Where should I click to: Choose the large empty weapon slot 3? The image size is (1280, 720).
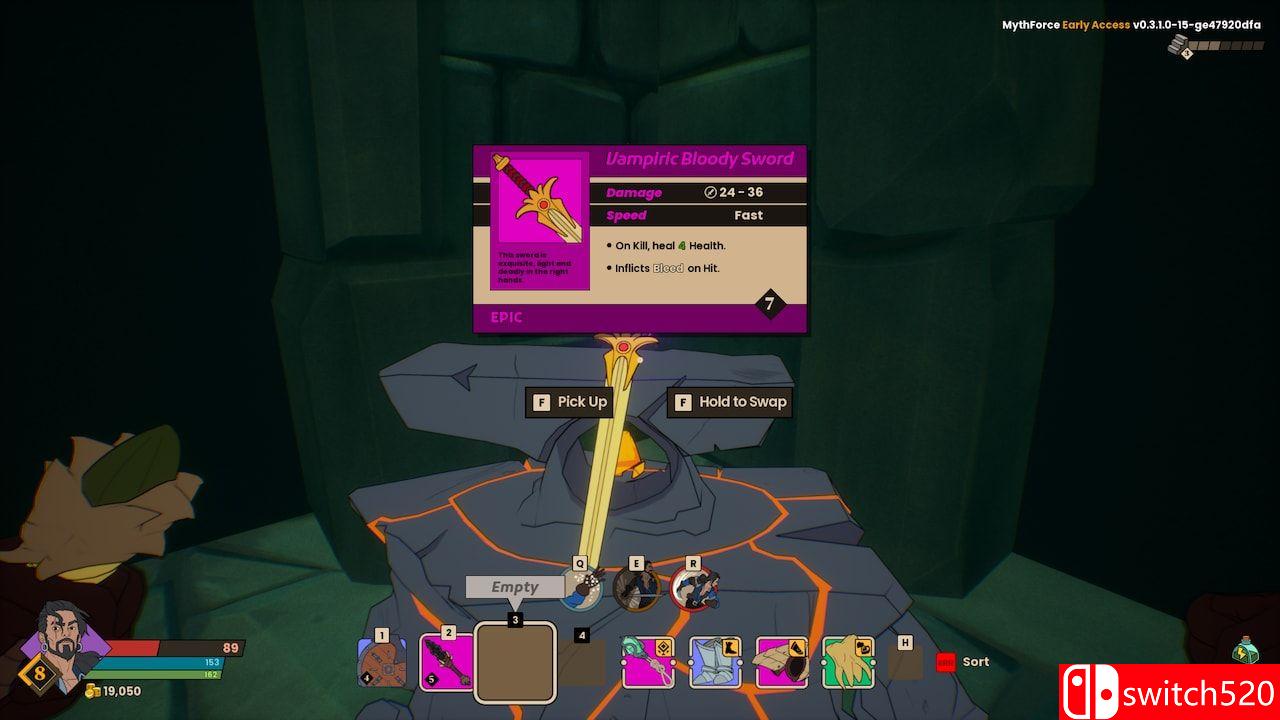coord(515,662)
